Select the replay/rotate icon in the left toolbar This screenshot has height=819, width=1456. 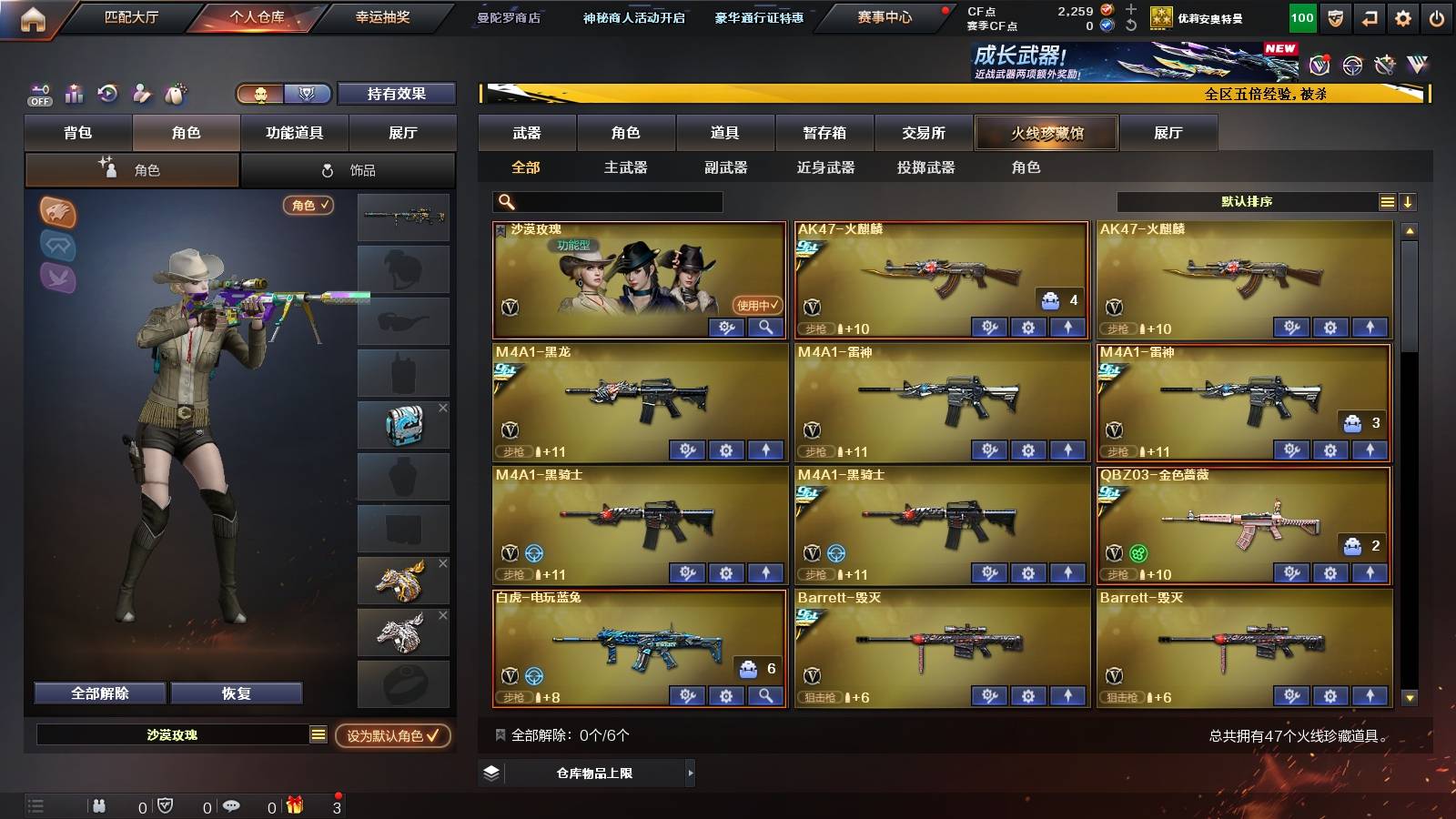tap(108, 94)
